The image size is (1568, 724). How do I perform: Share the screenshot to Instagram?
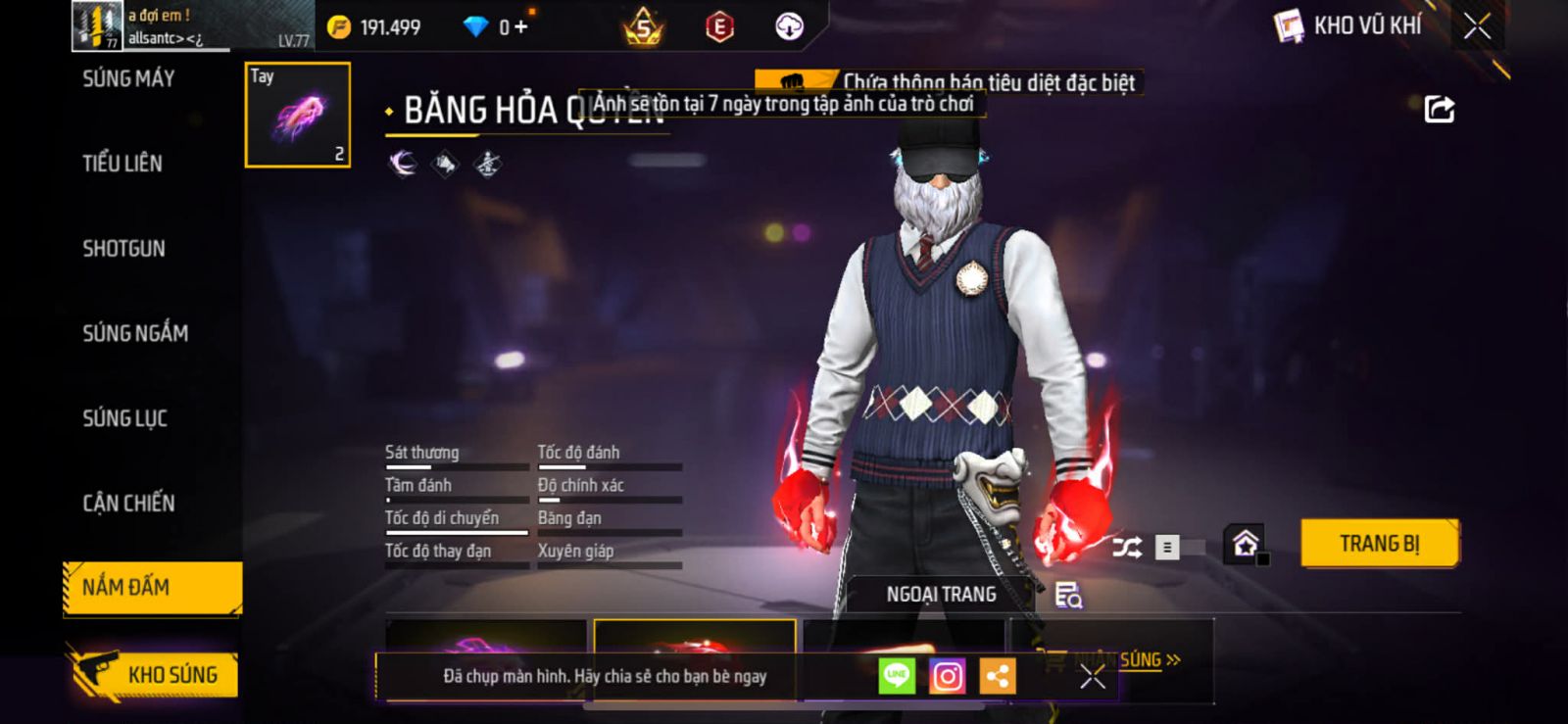click(947, 676)
